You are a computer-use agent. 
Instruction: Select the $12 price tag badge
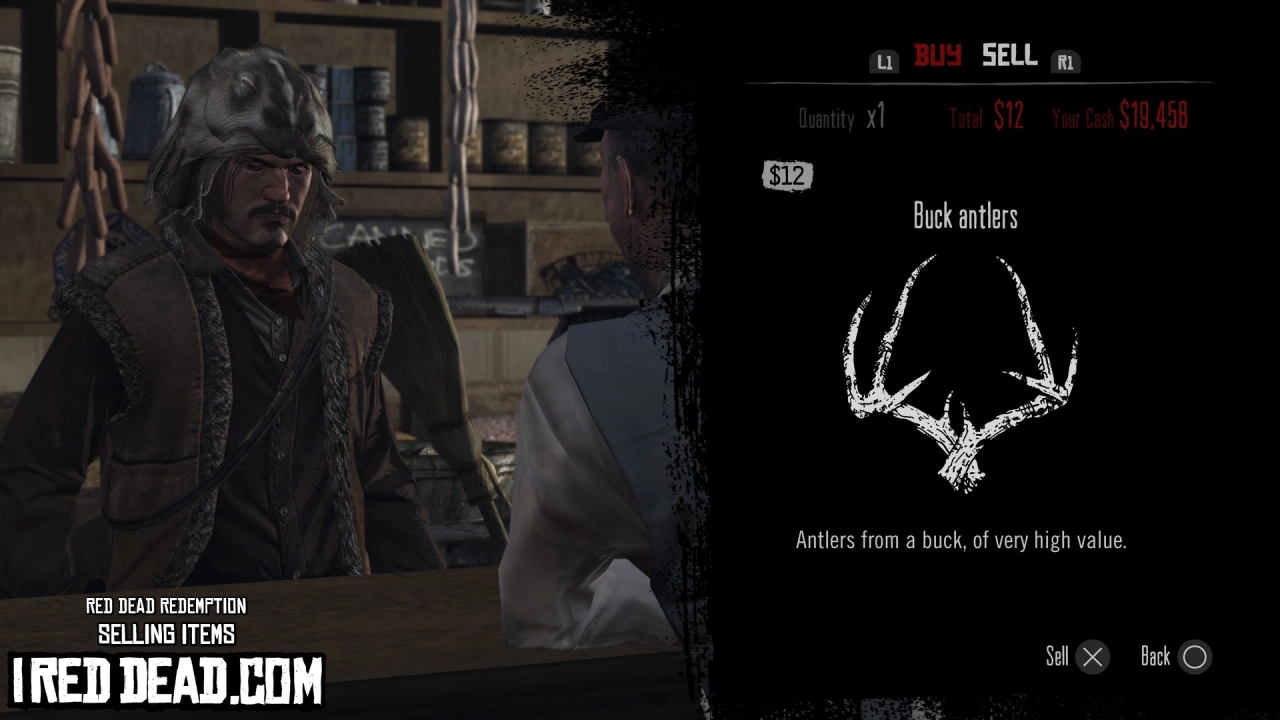coord(787,176)
